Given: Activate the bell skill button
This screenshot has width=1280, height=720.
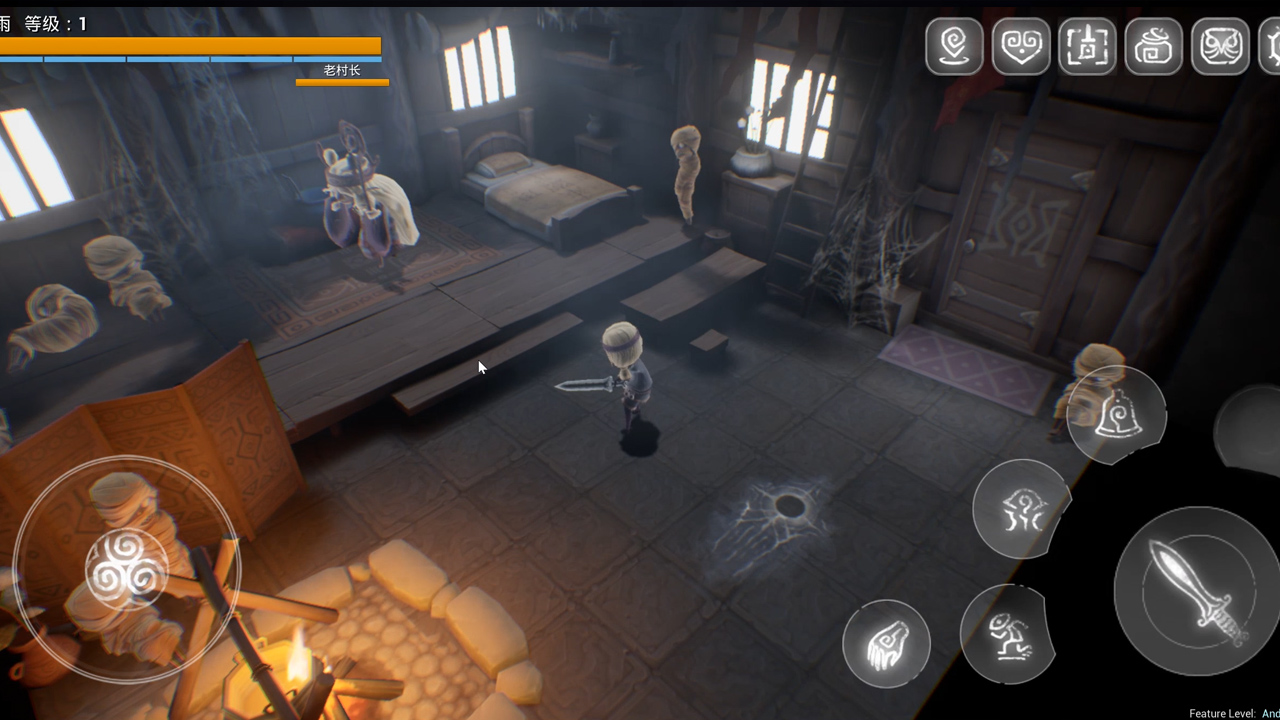Looking at the screenshot, I should point(1116,414).
